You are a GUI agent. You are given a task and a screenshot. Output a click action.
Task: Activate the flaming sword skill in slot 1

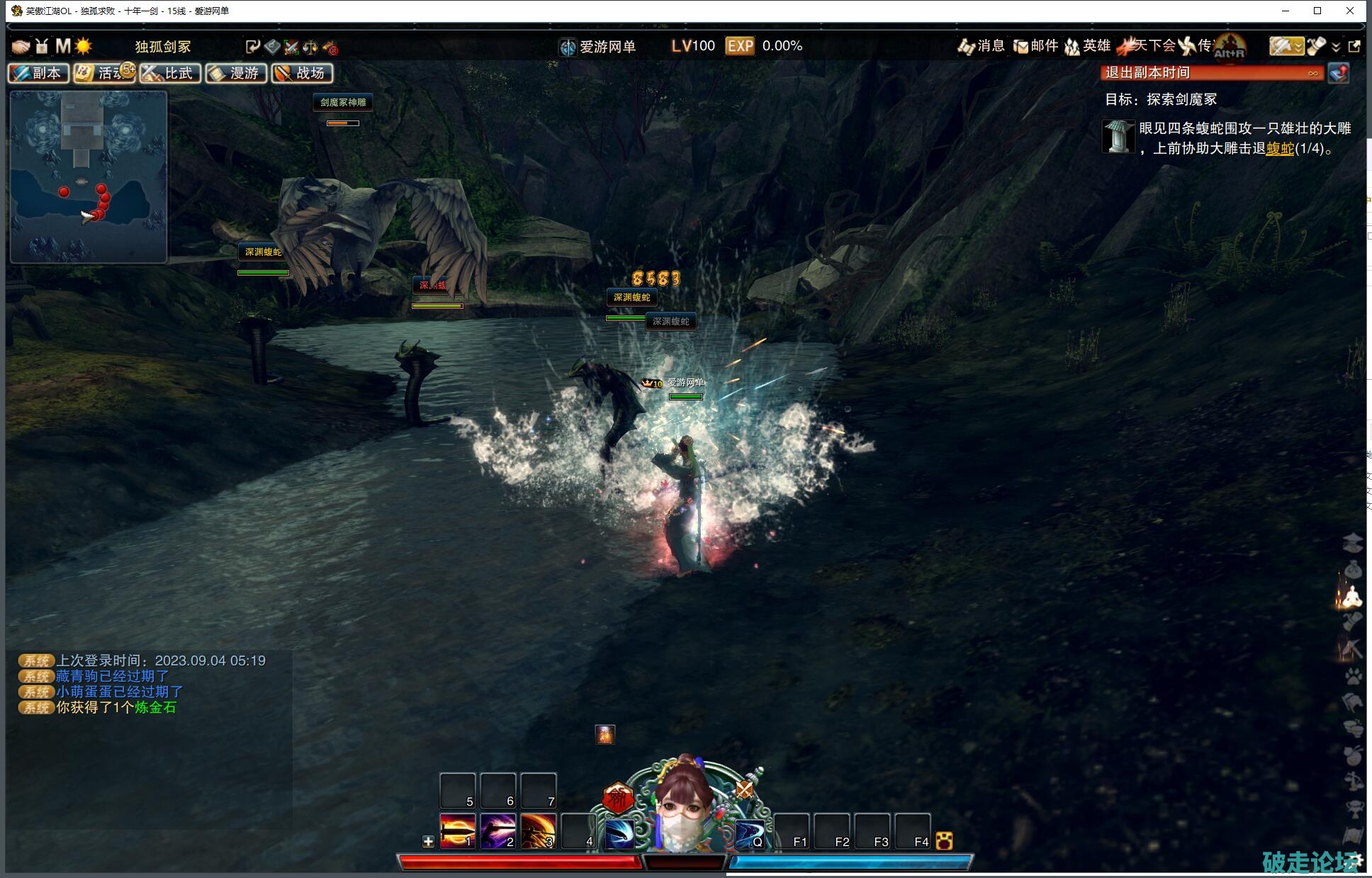pyautogui.click(x=457, y=831)
